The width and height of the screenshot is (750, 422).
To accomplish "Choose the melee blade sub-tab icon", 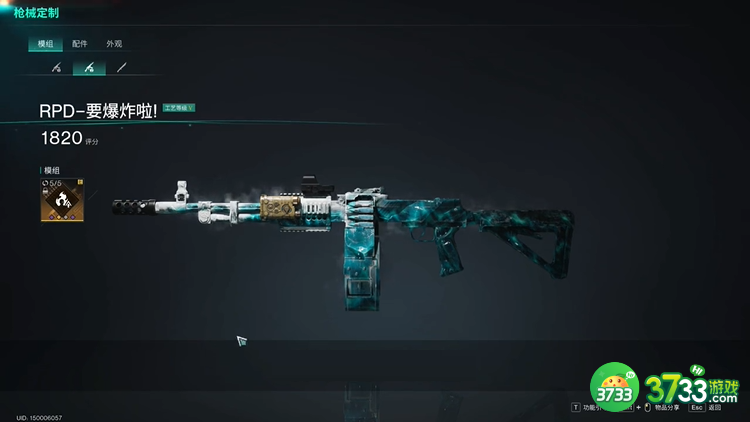I will [x=122, y=68].
